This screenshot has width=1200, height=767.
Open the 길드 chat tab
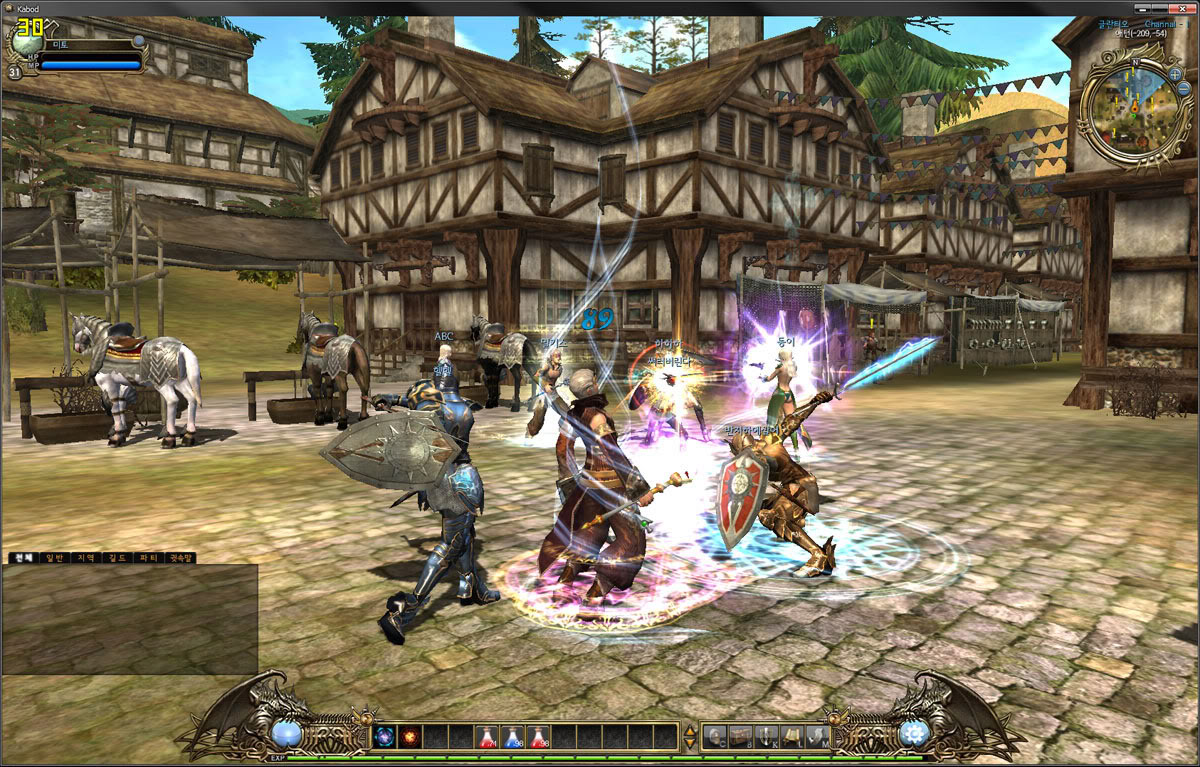click(115, 558)
